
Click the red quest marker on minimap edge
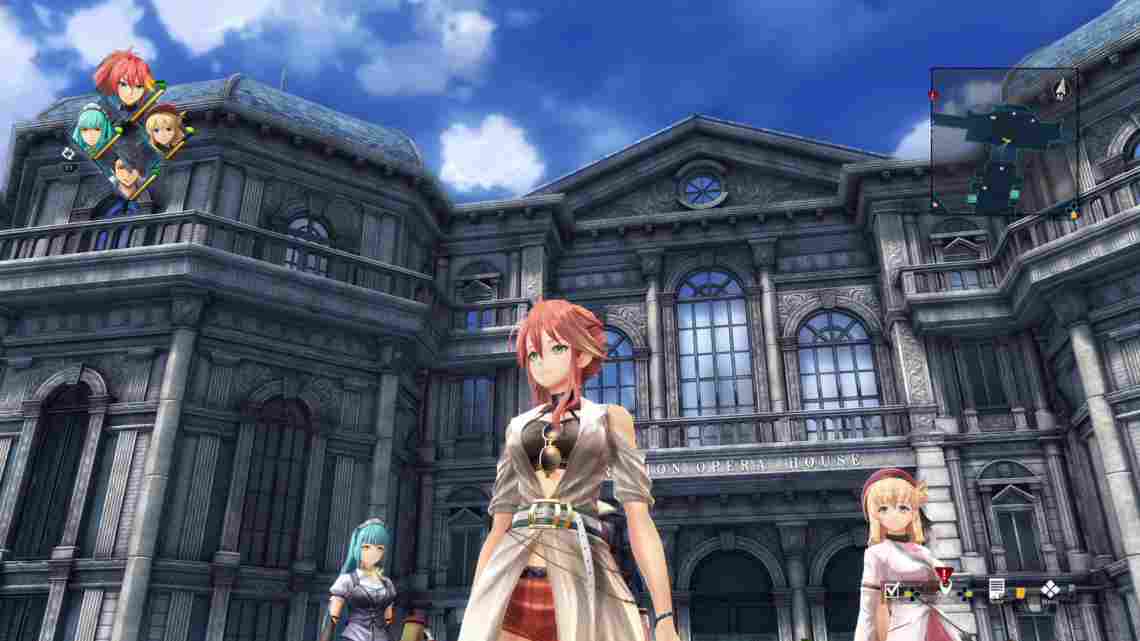pos(933,96)
